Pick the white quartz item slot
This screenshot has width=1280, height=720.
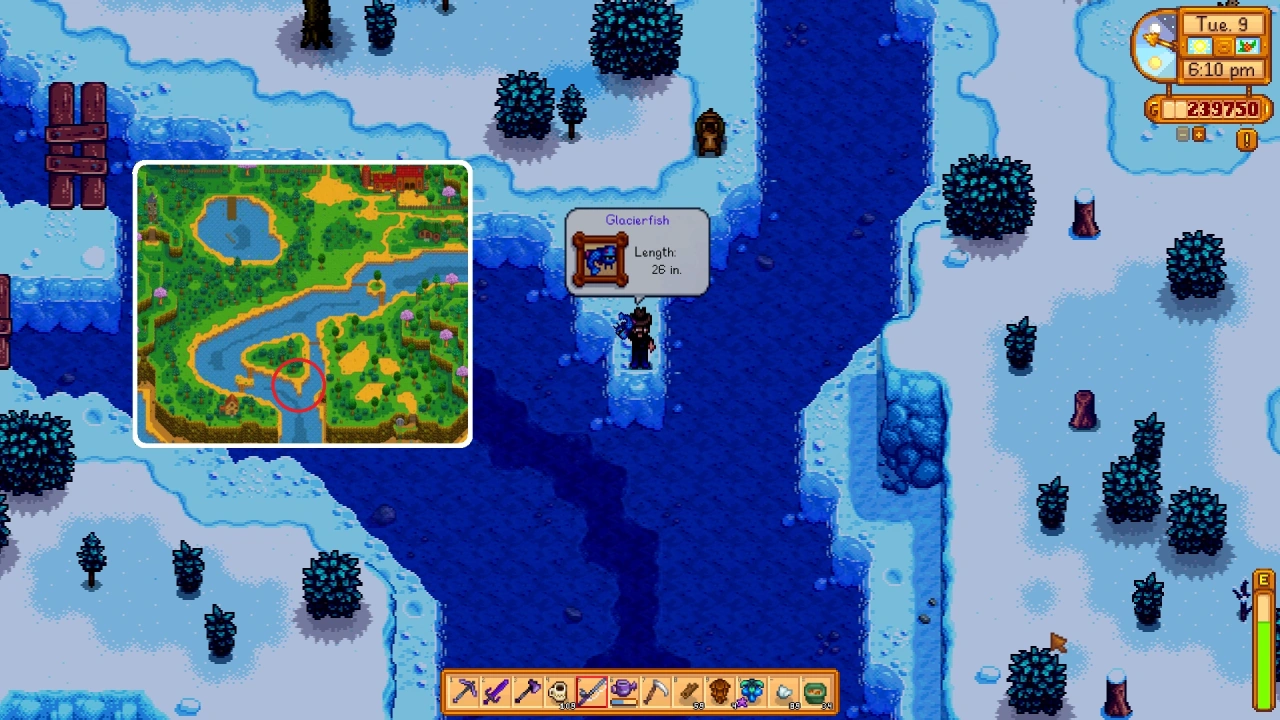tap(784, 691)
